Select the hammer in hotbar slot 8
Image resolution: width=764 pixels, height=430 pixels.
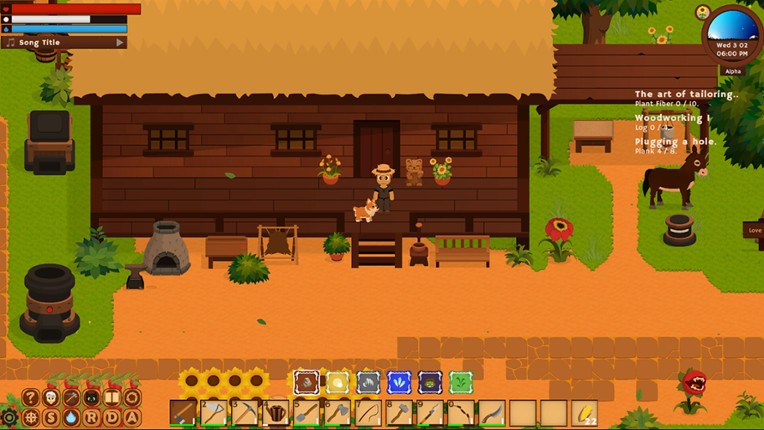399,412
